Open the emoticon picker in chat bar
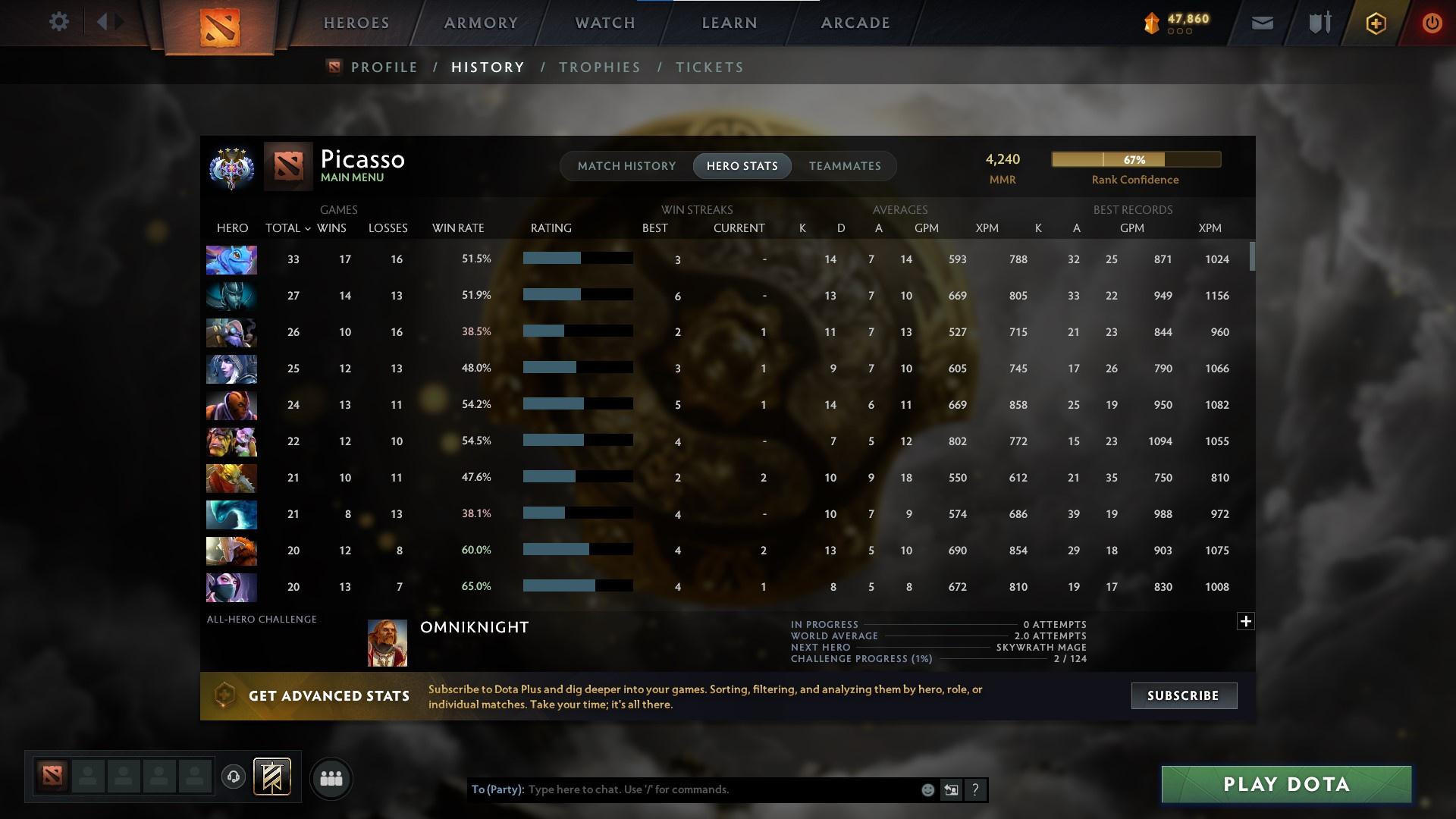1456x819 pixels. [927, 789]
